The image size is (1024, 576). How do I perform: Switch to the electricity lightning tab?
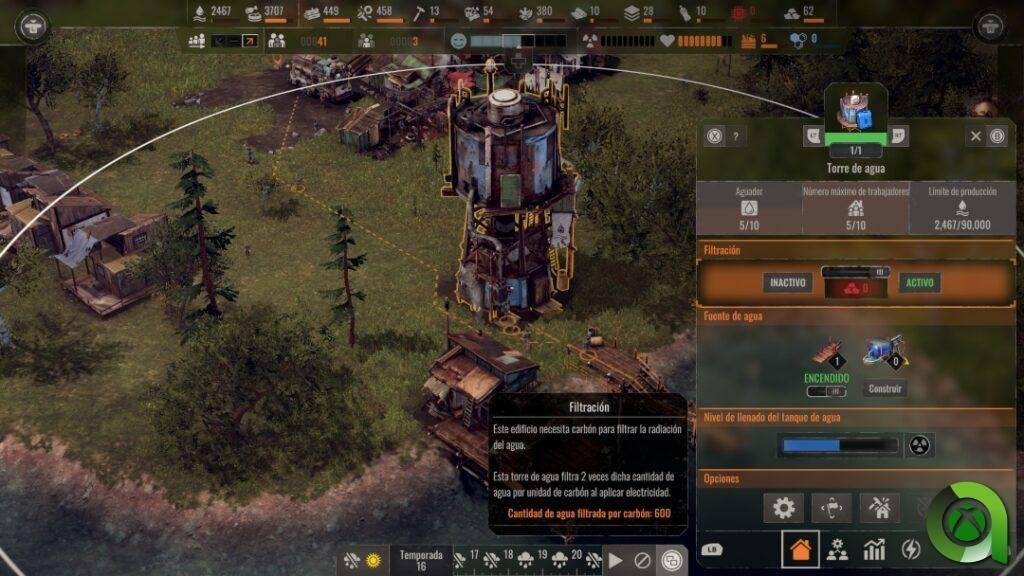[x=911, y=549]
